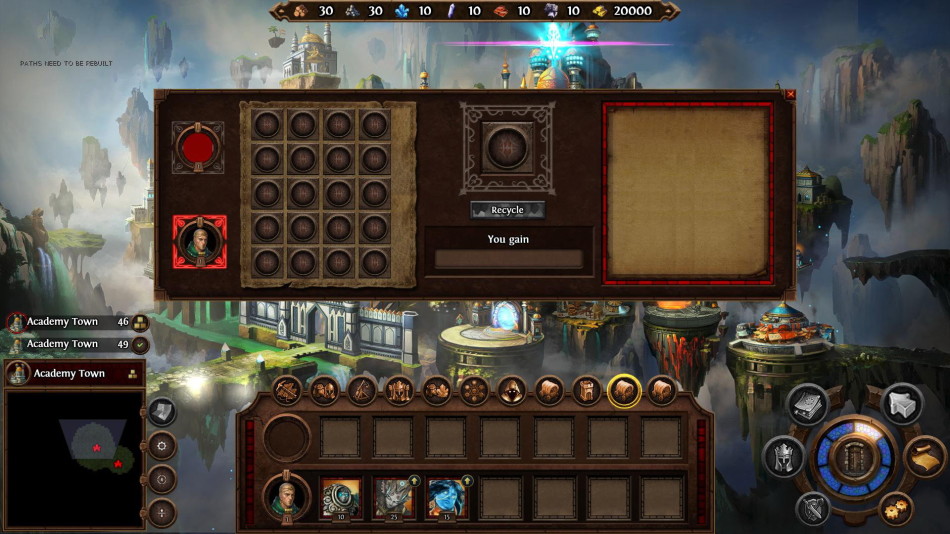Click the hero portrait in the army bar
The height and width of the screenshot is (534, 950).
[286, 496]
